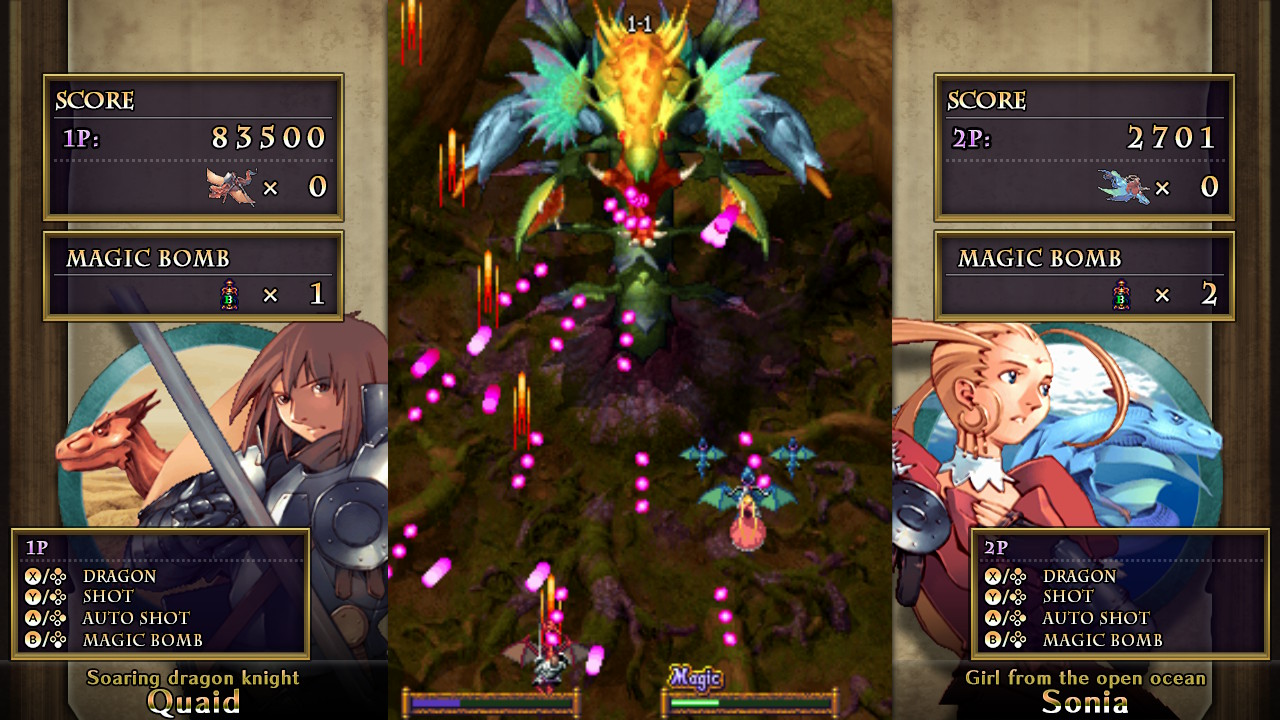Click the Girl from the open ocean subtitle text
The height and width of the screenshot is (720, 1280).
pyautogui.click(x=1087, y=678)
